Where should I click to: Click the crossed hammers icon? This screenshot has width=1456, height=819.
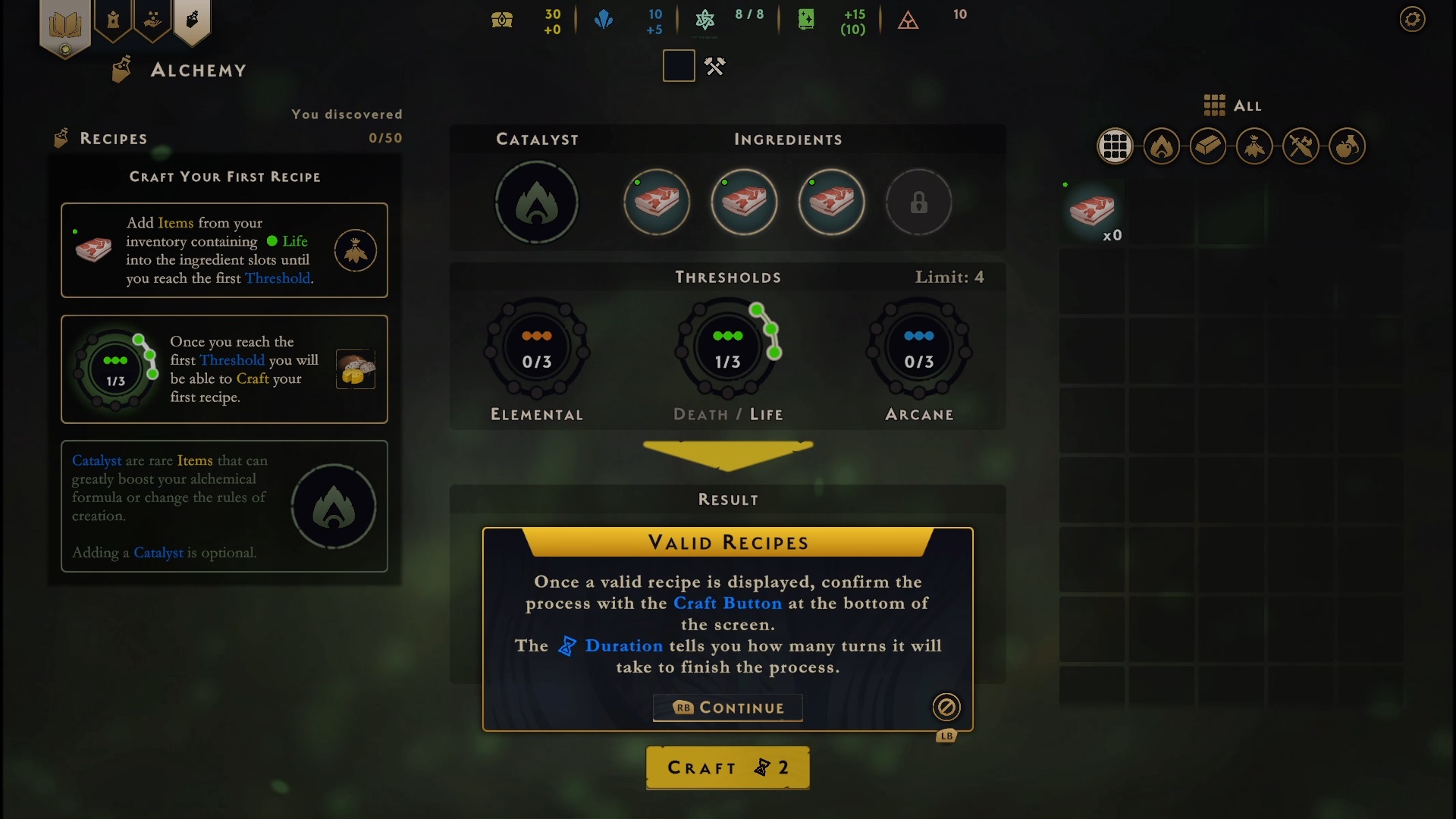click(x=714, y=67)
